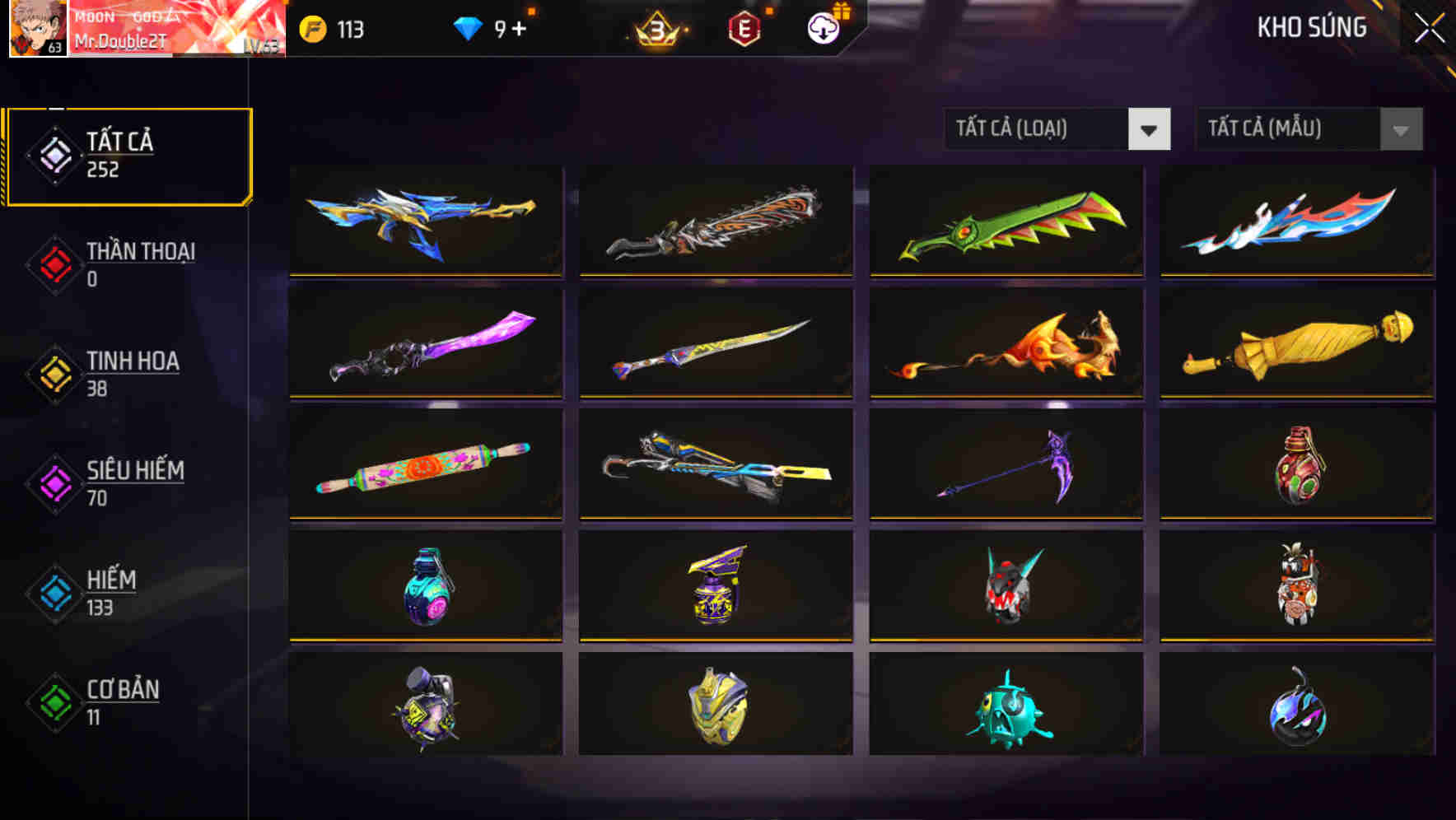The image size is (1456, 820).
Task: Click the rank 3 crown badge
Action: [659, 26]
